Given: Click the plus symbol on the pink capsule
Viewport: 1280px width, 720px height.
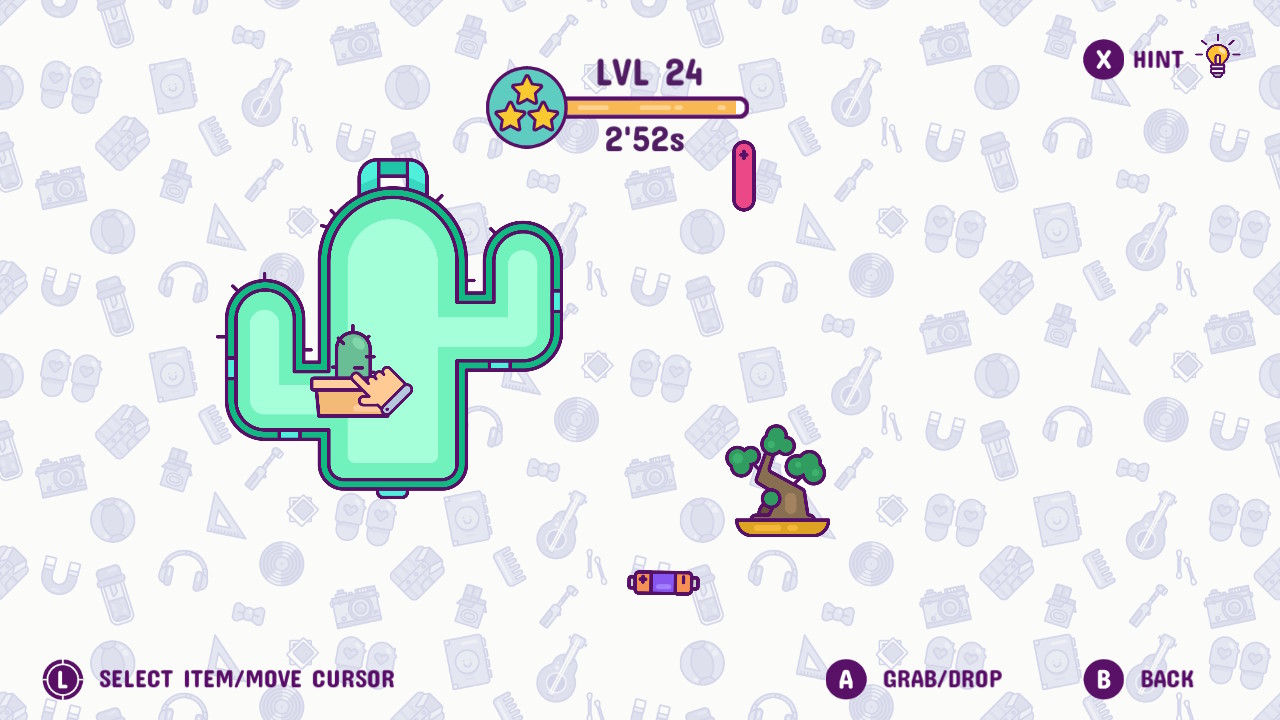Looking at the screenshot, I should tap(743, 153).
